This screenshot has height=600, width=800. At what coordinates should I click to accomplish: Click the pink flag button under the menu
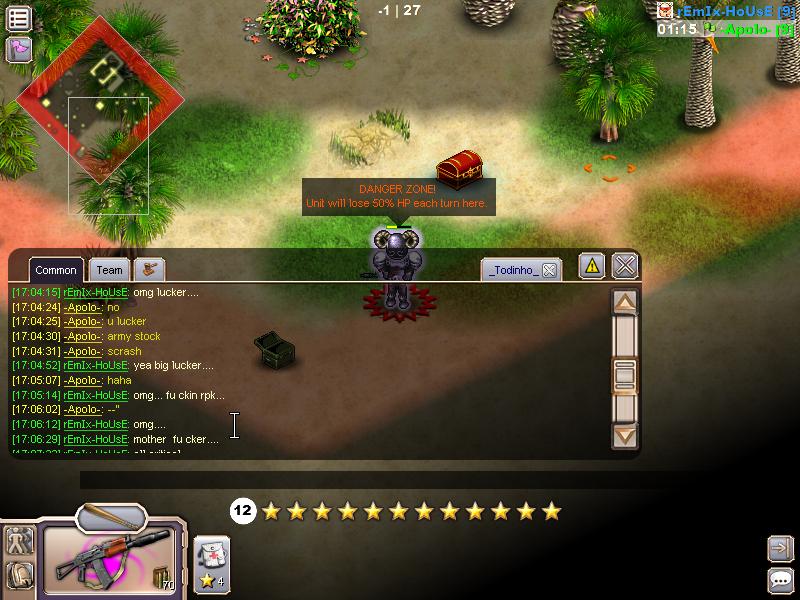(x=18, y=49)
